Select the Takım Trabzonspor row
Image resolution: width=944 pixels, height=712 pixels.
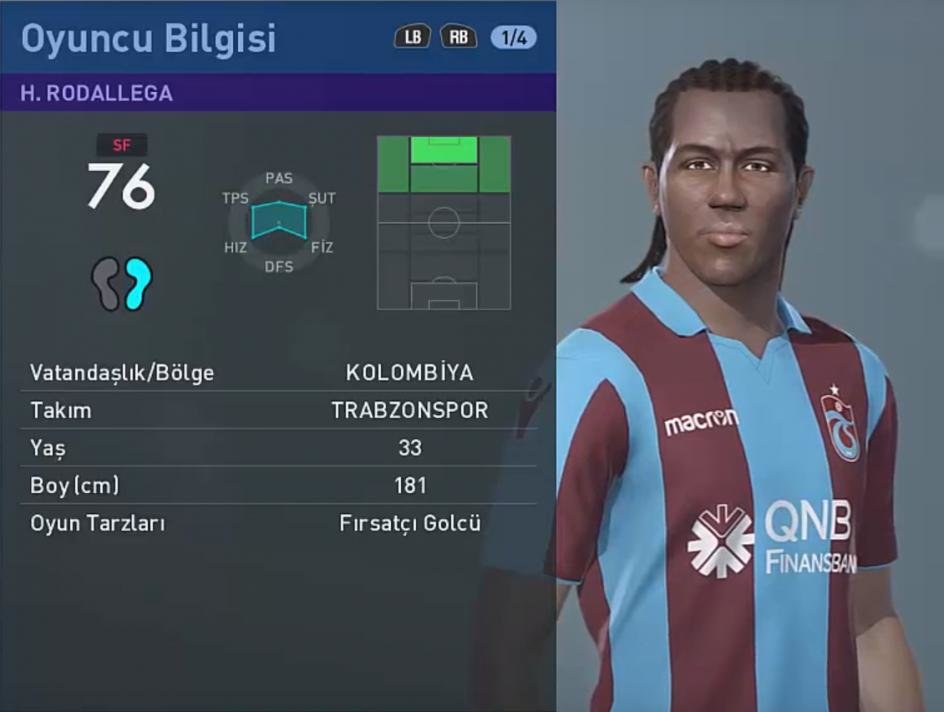pyautogui.click(x=278, y=411)
